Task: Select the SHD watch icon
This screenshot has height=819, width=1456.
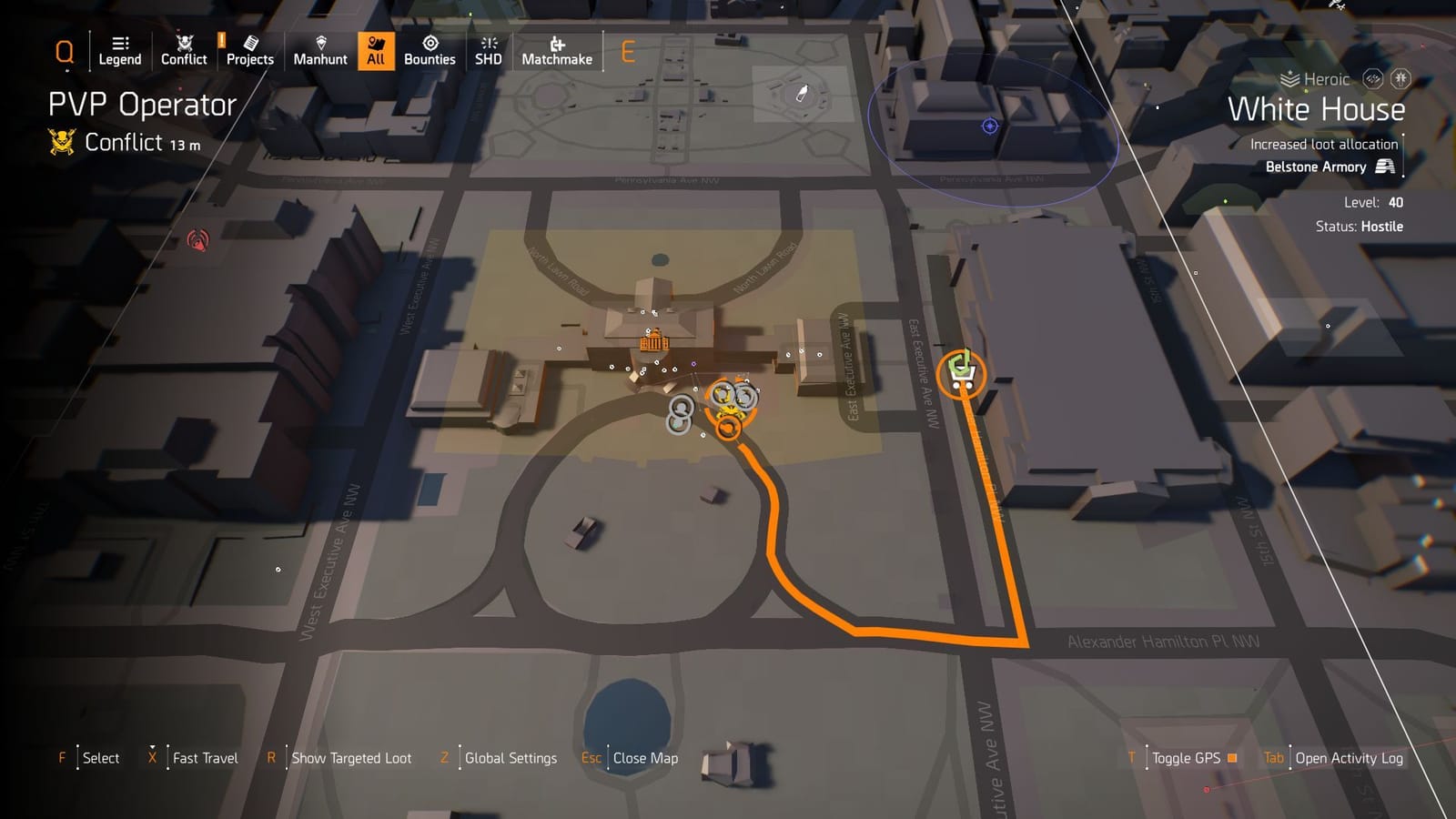Action: coord(489,43)
